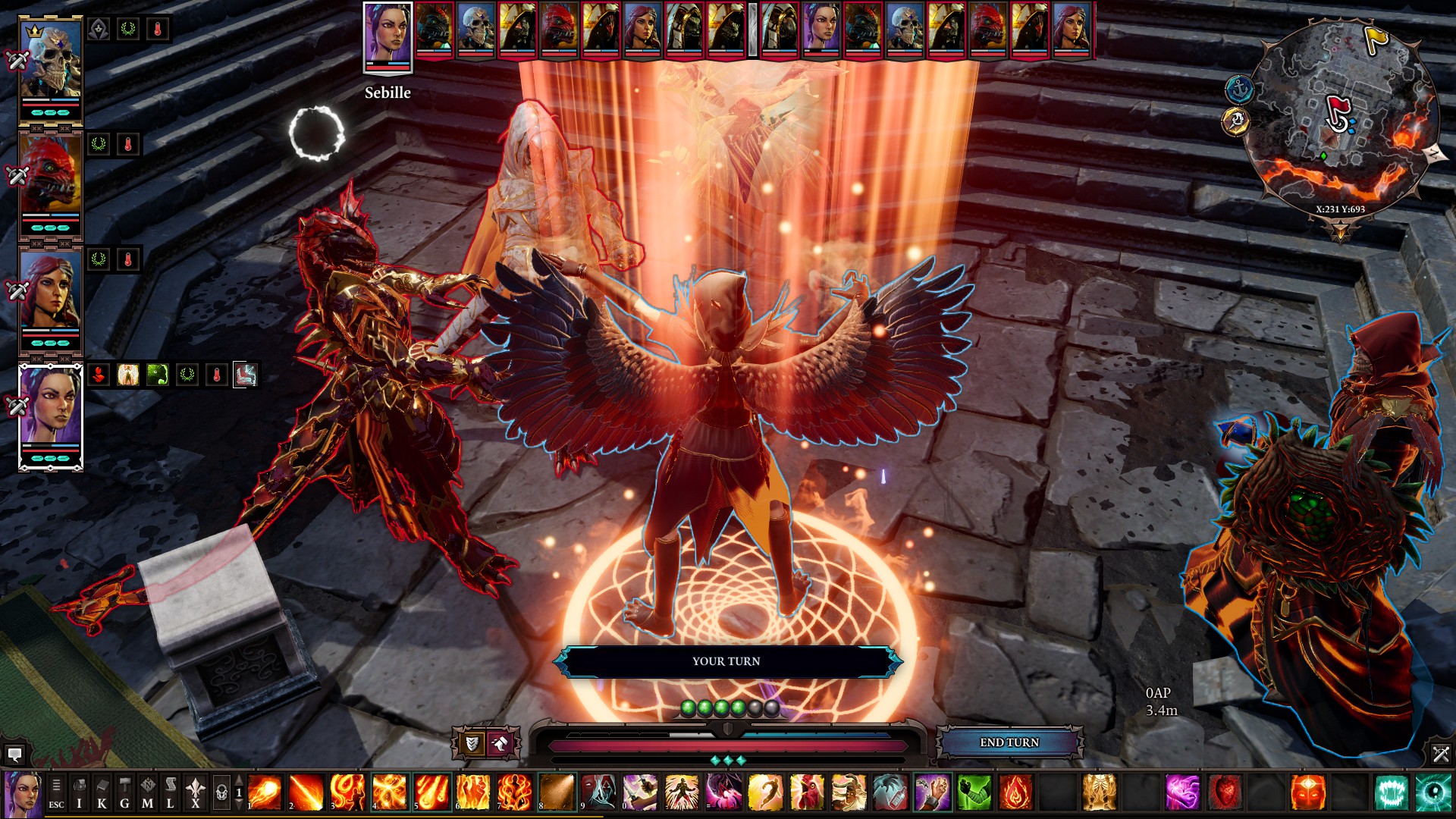Open the crafting hammer menu (G)
Image resolution: width=1456 pixels, height=819 pixels.
point(124,794)
